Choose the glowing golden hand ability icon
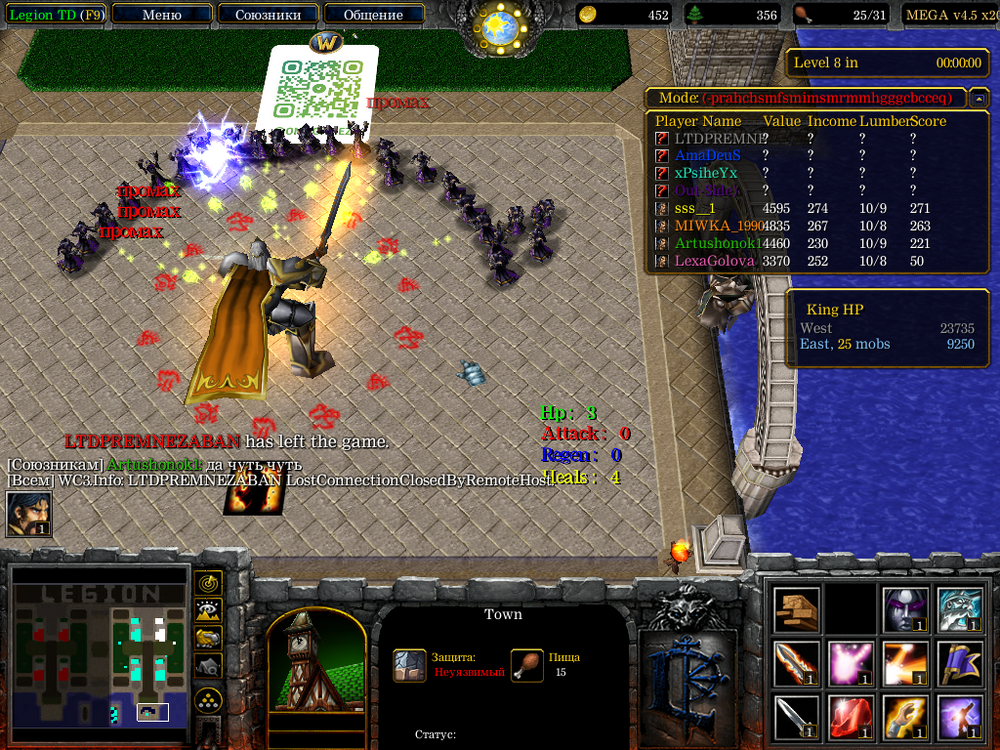Image resolution: width=1000 pixels, height=750 pixels. click(906, 717)
